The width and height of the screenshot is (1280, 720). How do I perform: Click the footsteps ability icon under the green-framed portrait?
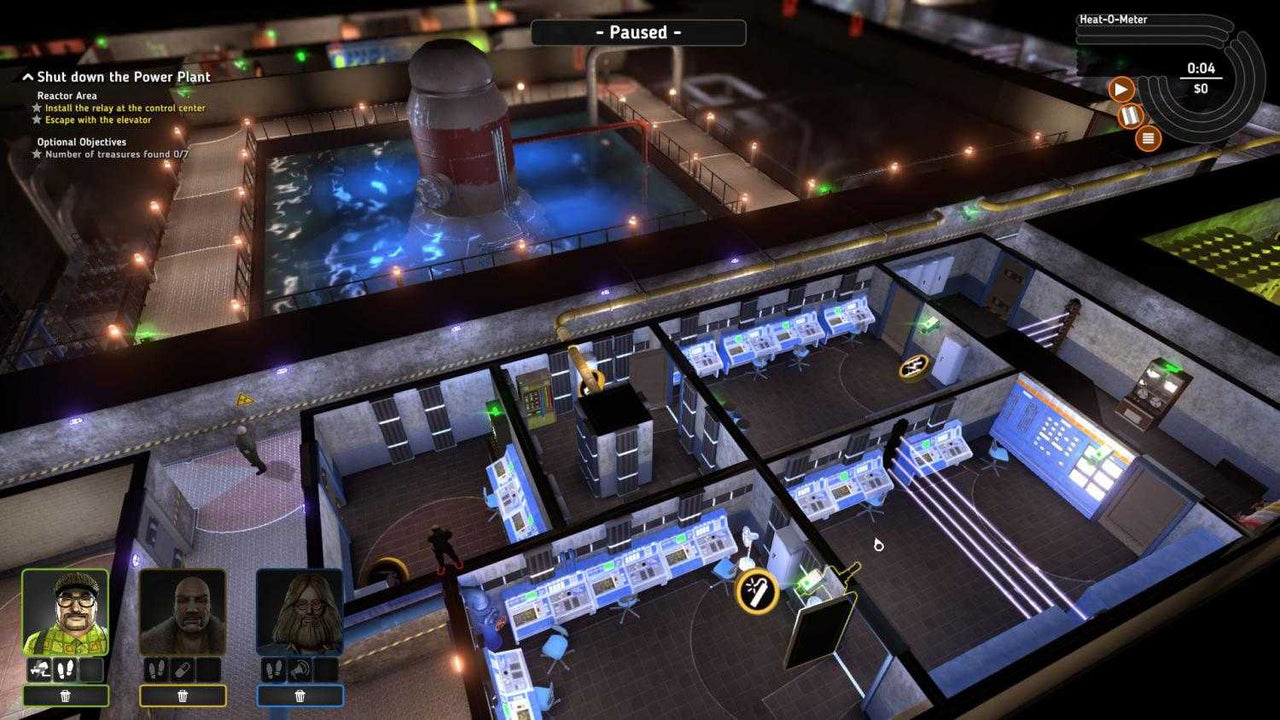click(x=65, y=670)
